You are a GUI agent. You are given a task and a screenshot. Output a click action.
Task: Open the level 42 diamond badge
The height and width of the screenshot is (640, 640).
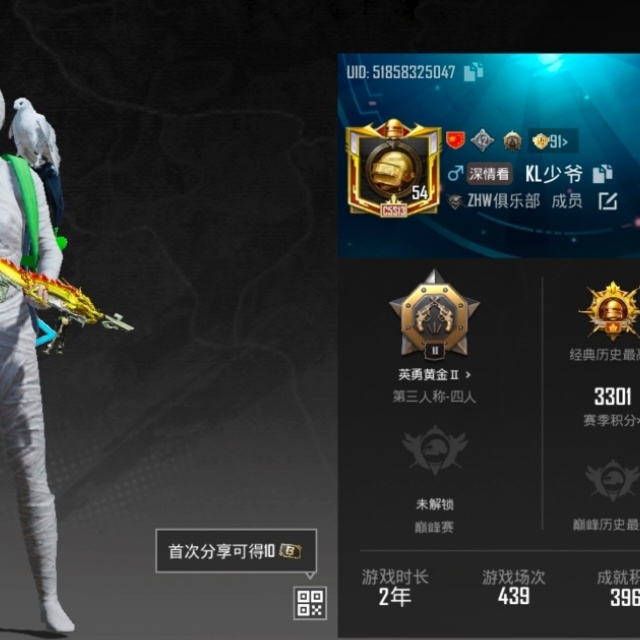483,140
